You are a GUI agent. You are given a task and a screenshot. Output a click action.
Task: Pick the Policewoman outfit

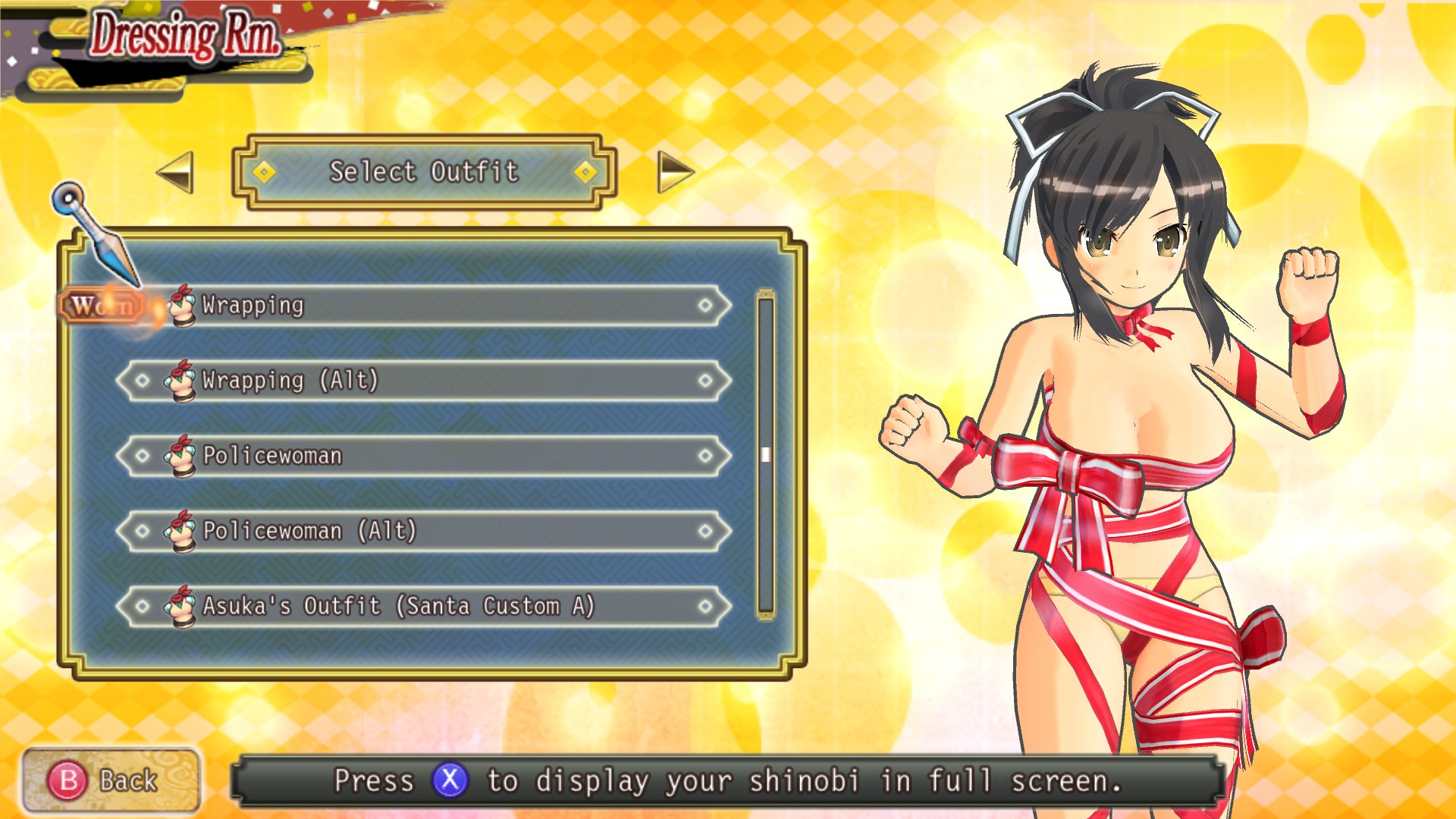[x=425, y=456]
